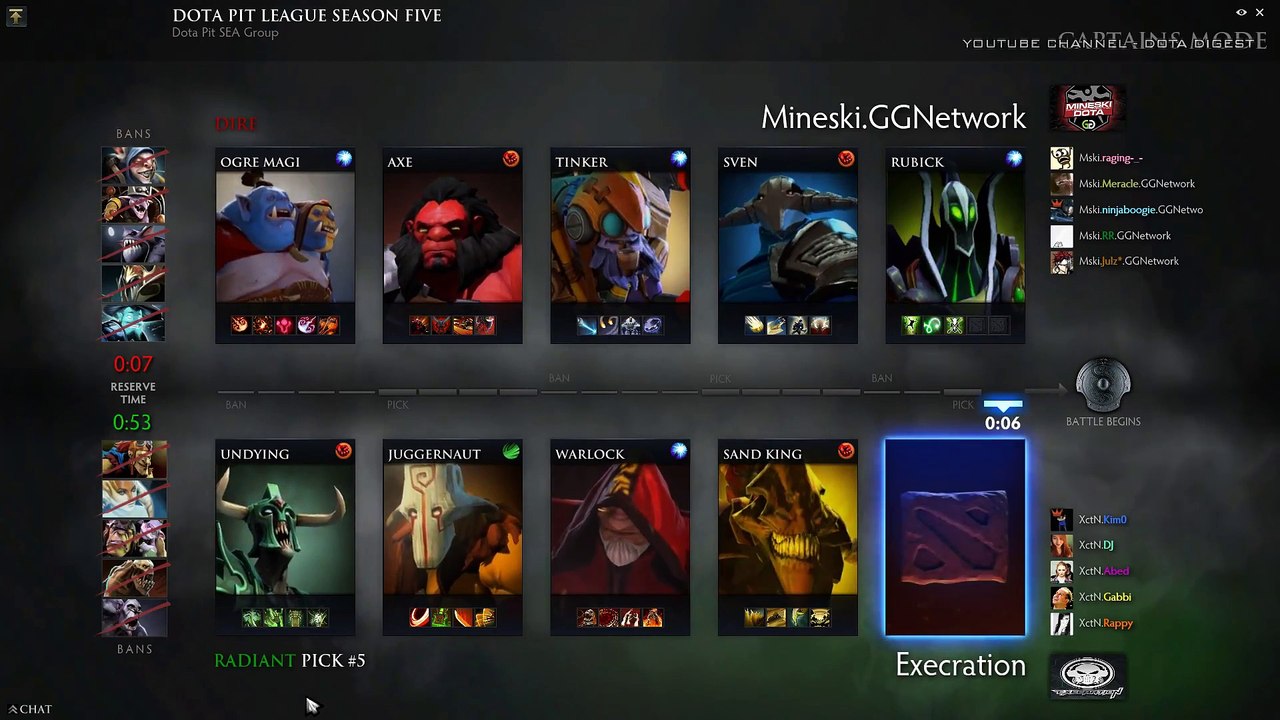Click player XctN.Rappy's row
Viewport: 1280px width, 720px height.
[1105, 623]
